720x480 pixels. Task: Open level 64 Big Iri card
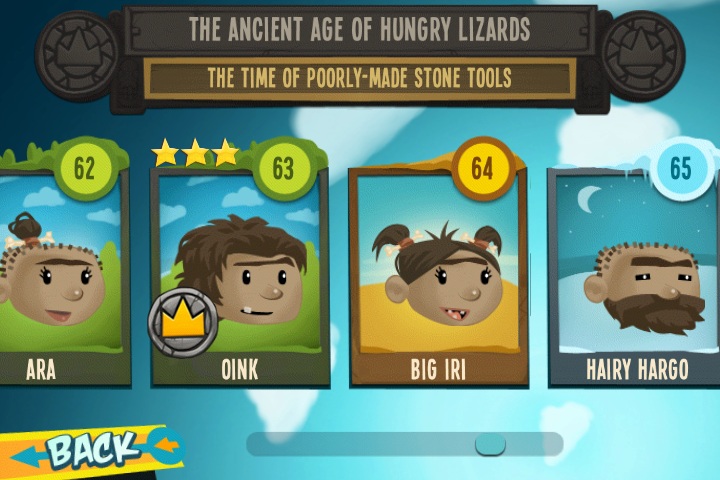pyautogui.click(x=437, y=275)
